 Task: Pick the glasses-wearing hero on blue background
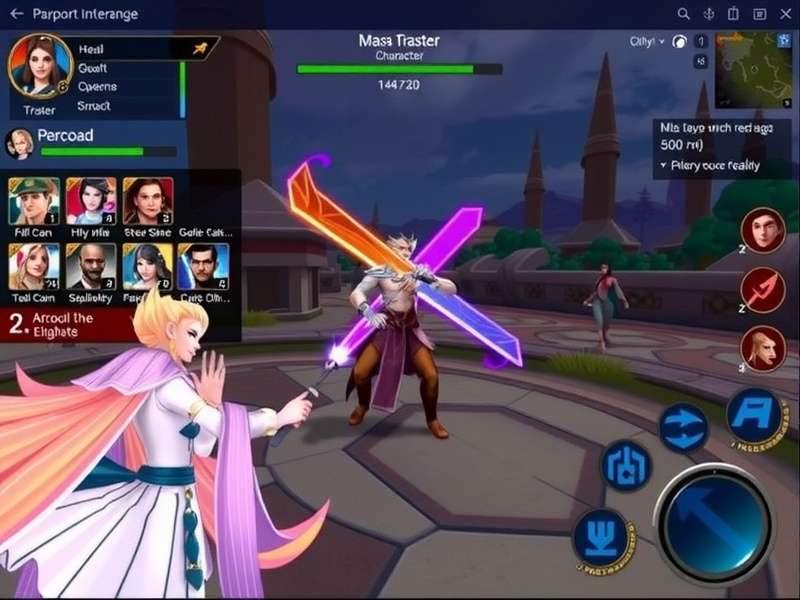[204, 267]
